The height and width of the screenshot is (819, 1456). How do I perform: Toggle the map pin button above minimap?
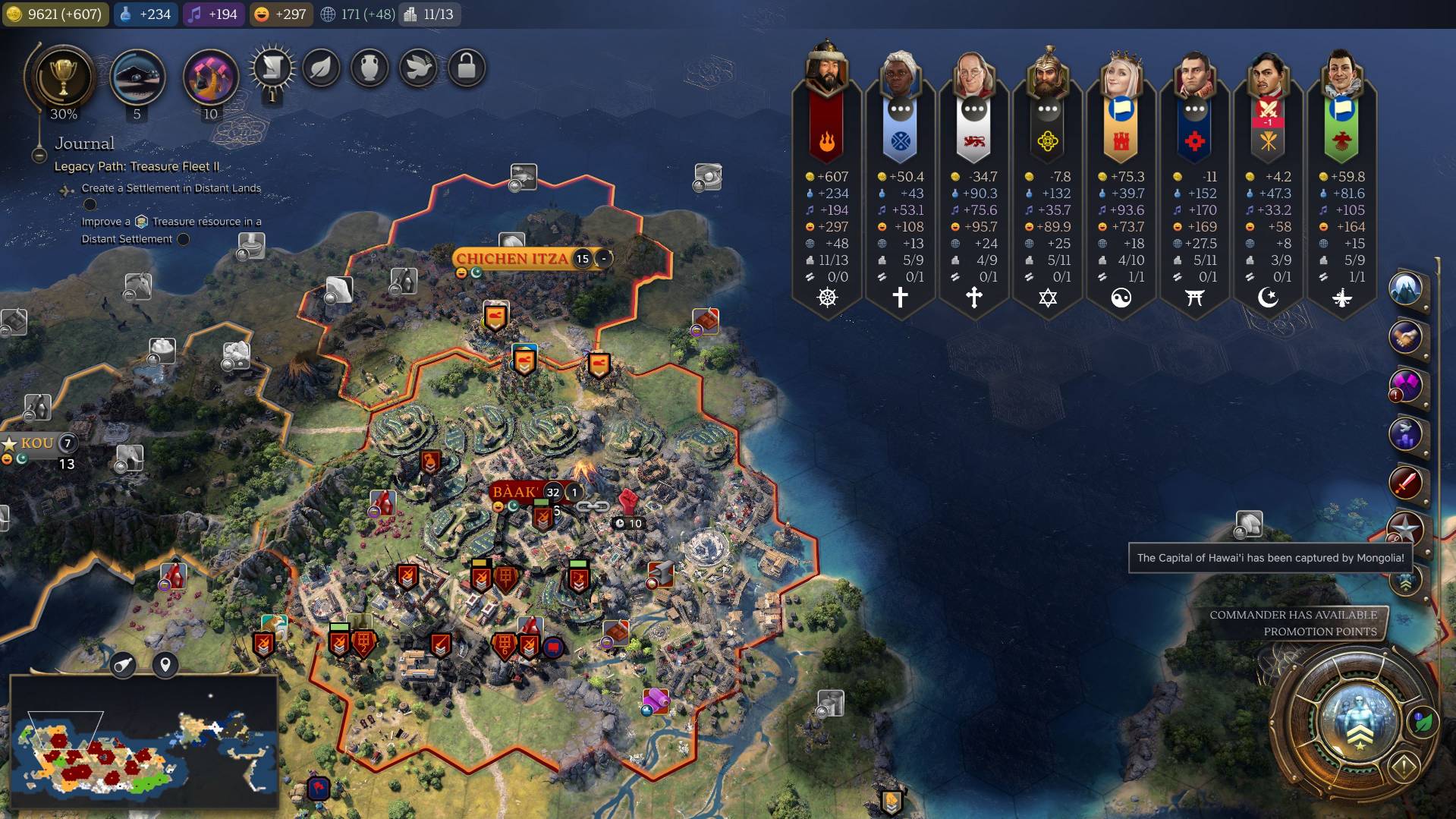(x=165, y=666)
